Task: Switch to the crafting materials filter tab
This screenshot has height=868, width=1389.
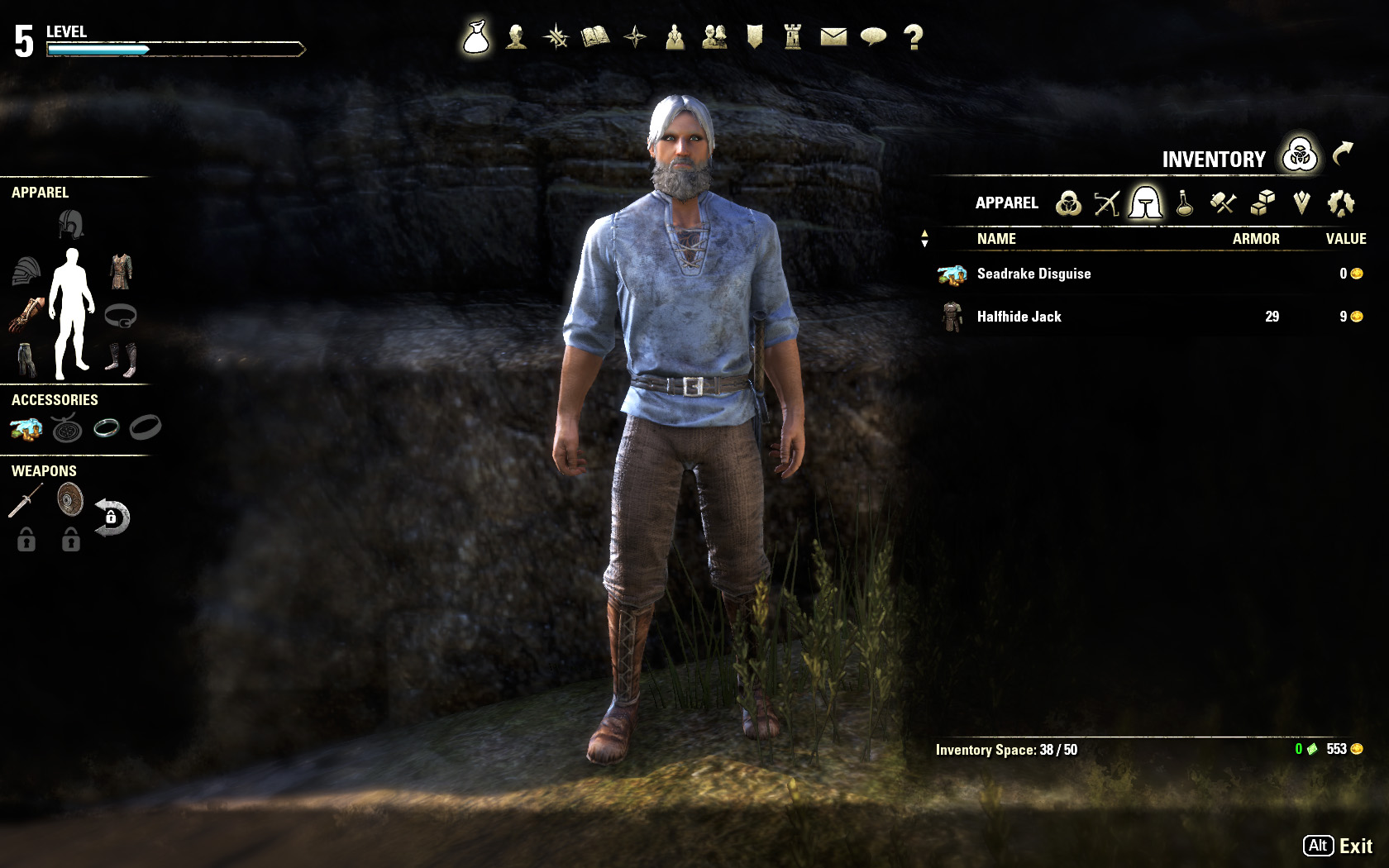Action: click(x=1223, y=203)
